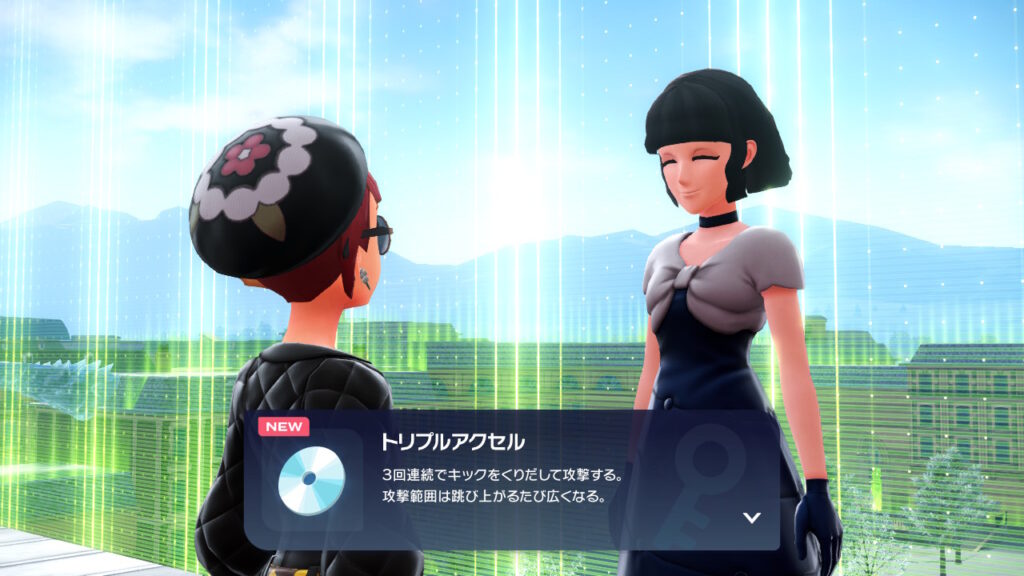Click the トリプルアクセル move title

452,441
